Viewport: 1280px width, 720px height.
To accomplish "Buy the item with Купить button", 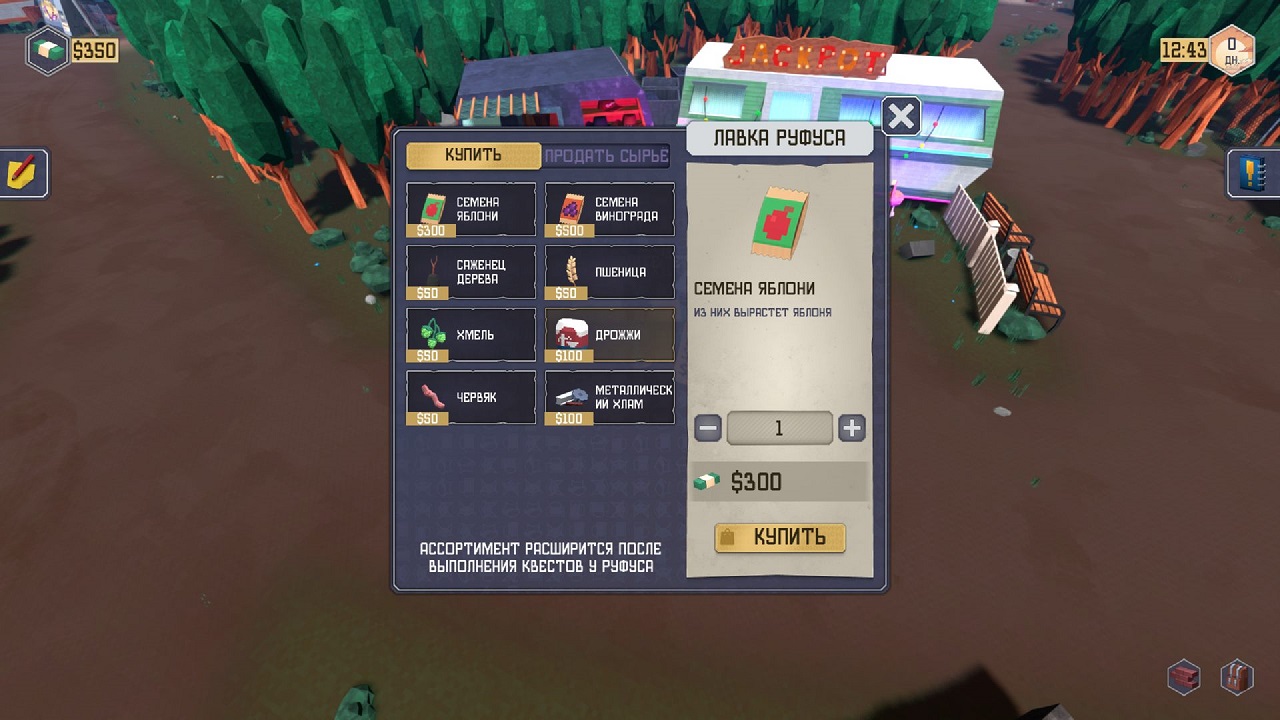I will point(780,538).
